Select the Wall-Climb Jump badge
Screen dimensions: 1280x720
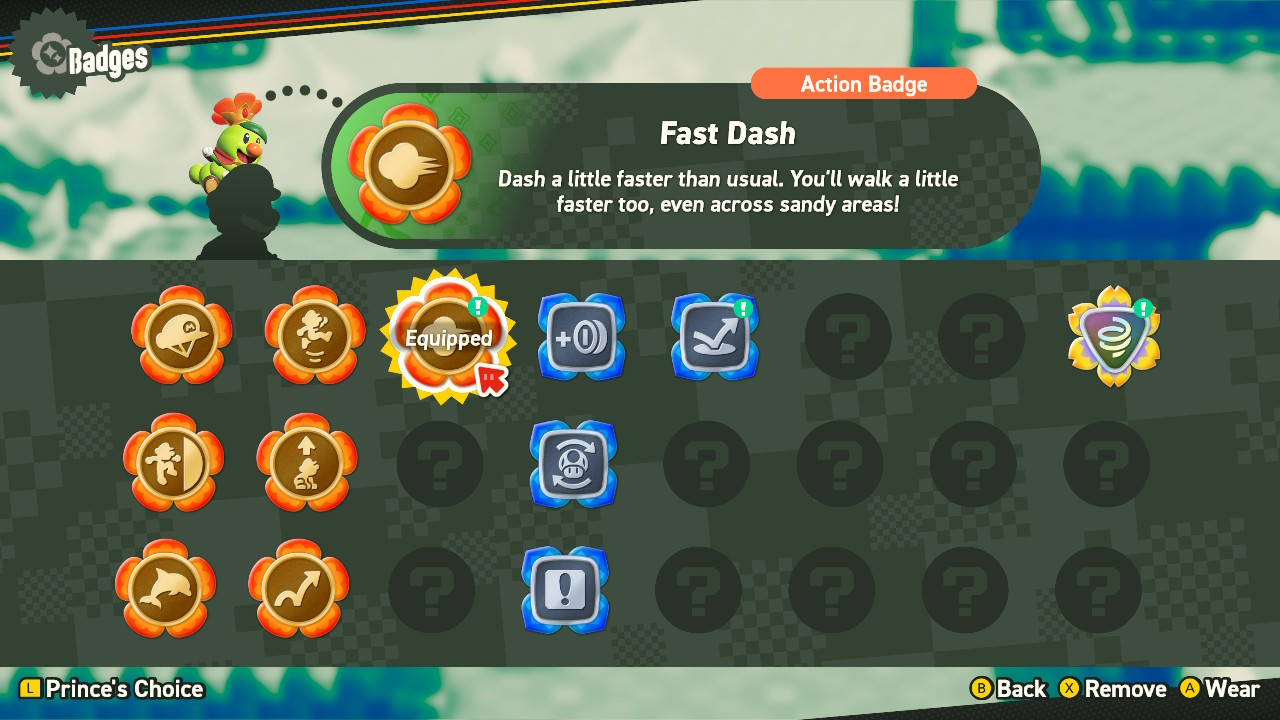[x=314, y=338]
